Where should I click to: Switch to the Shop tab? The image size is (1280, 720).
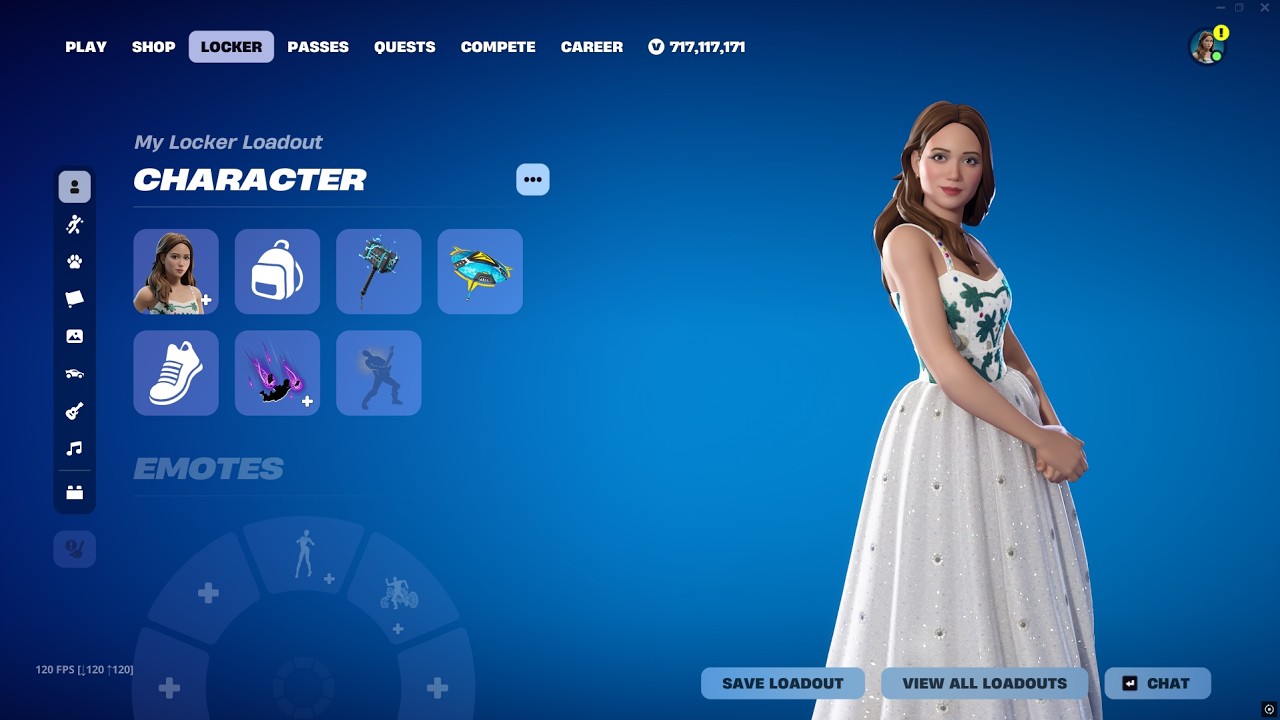(x=153, y=47)
